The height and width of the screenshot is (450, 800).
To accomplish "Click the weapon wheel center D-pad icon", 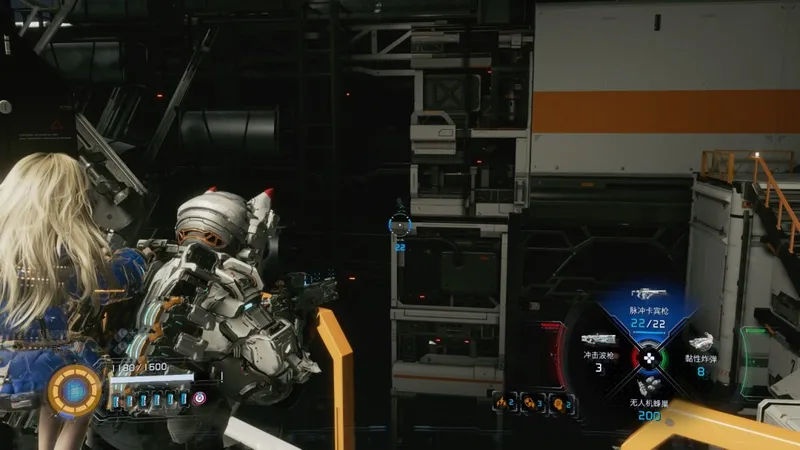I will click(648, 356).
